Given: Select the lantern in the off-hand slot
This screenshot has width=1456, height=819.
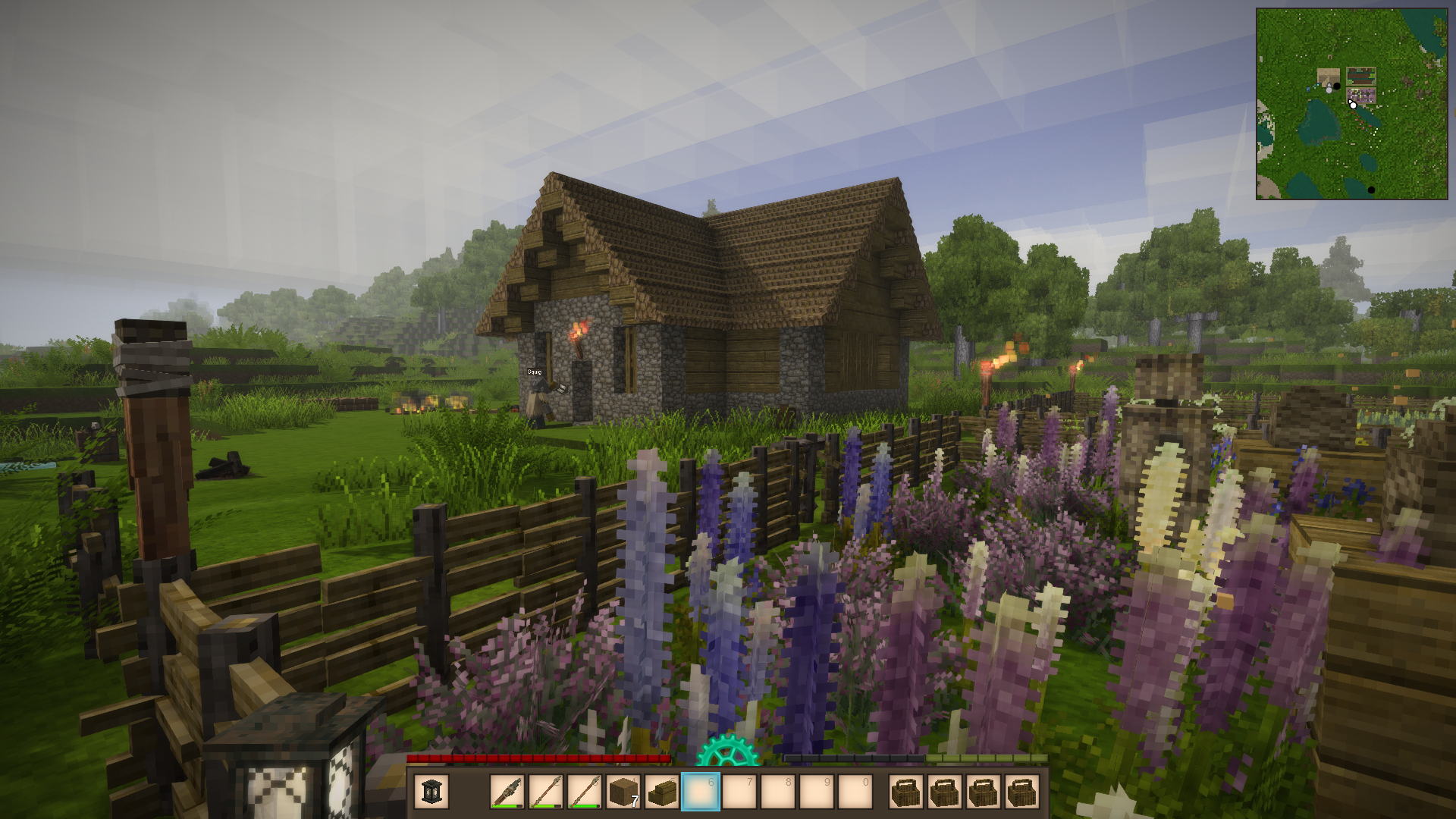Looking at the screenshot, I should [431, 792].
